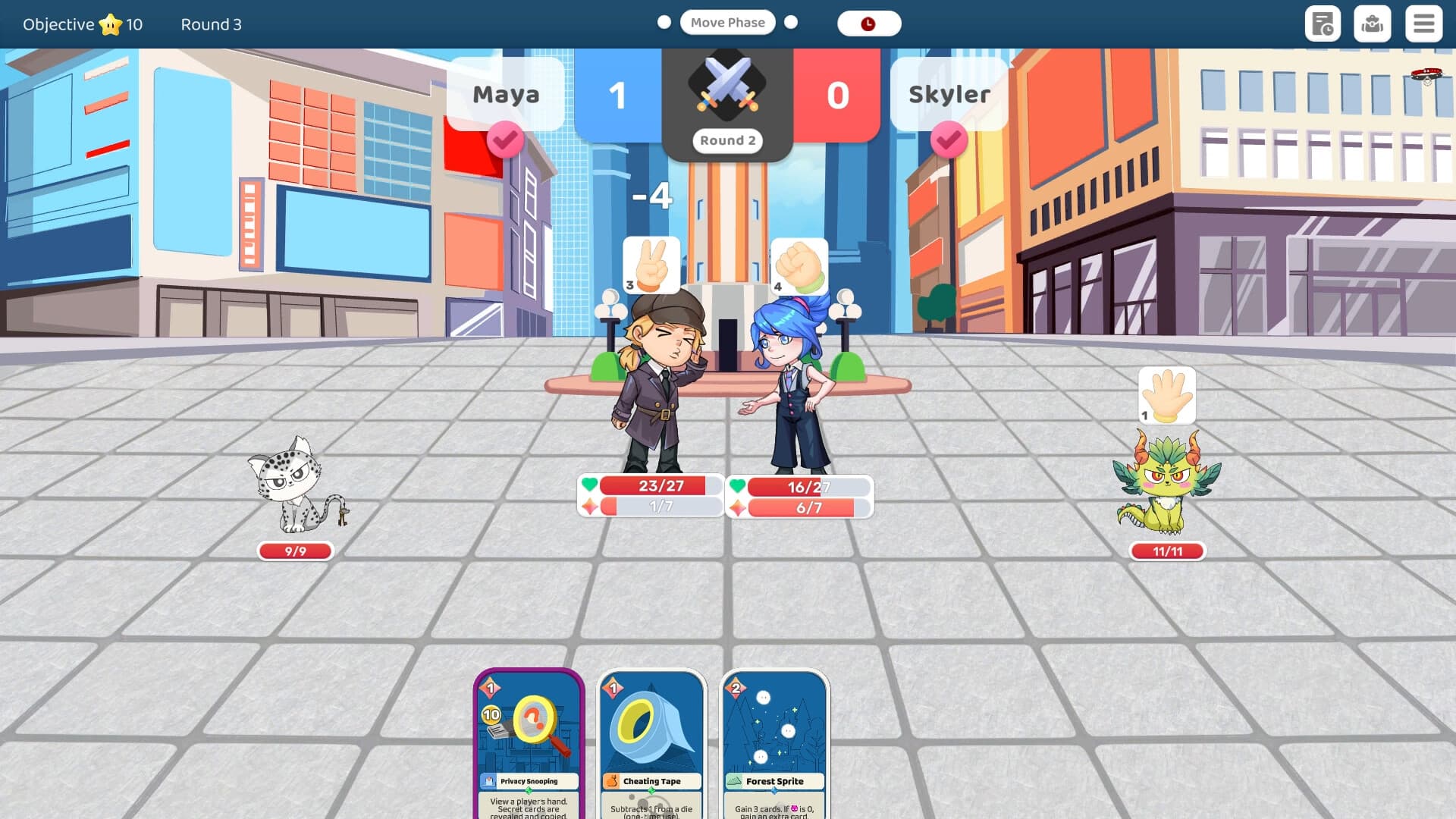Click the Round 3 label
The width and height of the screenshot is (1456, 819).
click(x=210, y=24)
